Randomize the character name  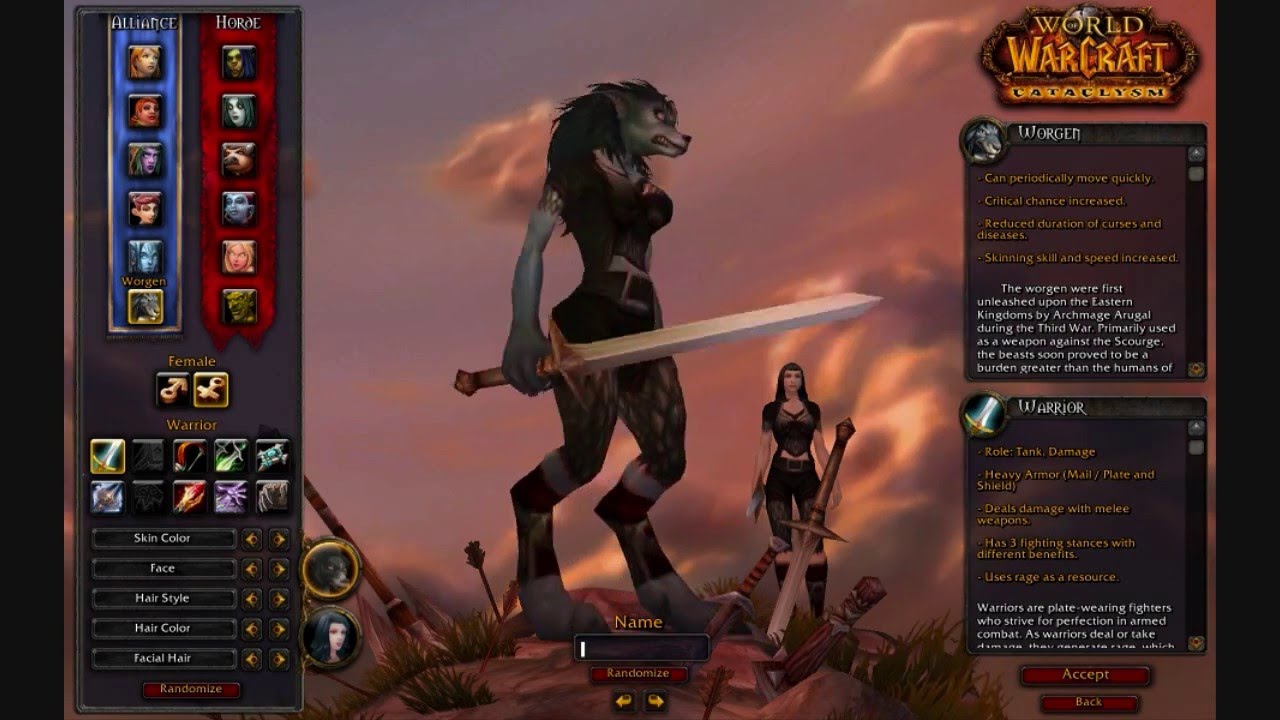coord(638,673)
